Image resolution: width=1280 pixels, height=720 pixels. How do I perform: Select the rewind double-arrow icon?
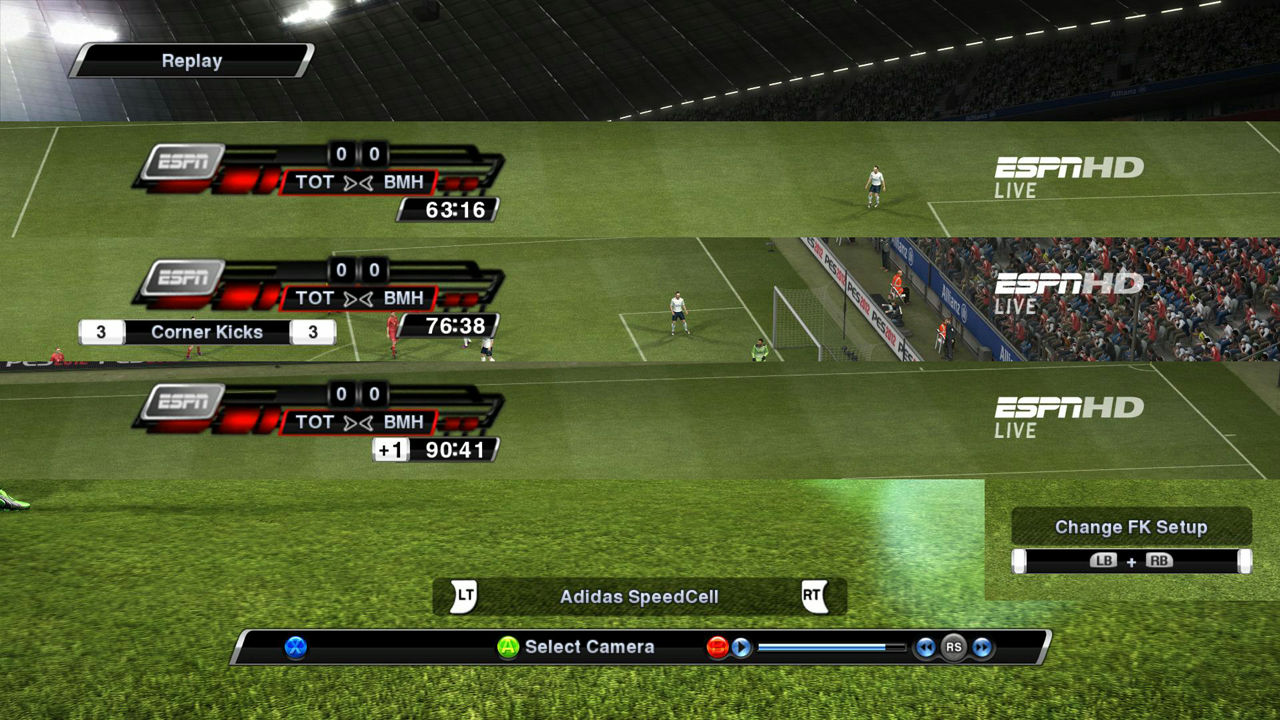(x=925, y=649)
